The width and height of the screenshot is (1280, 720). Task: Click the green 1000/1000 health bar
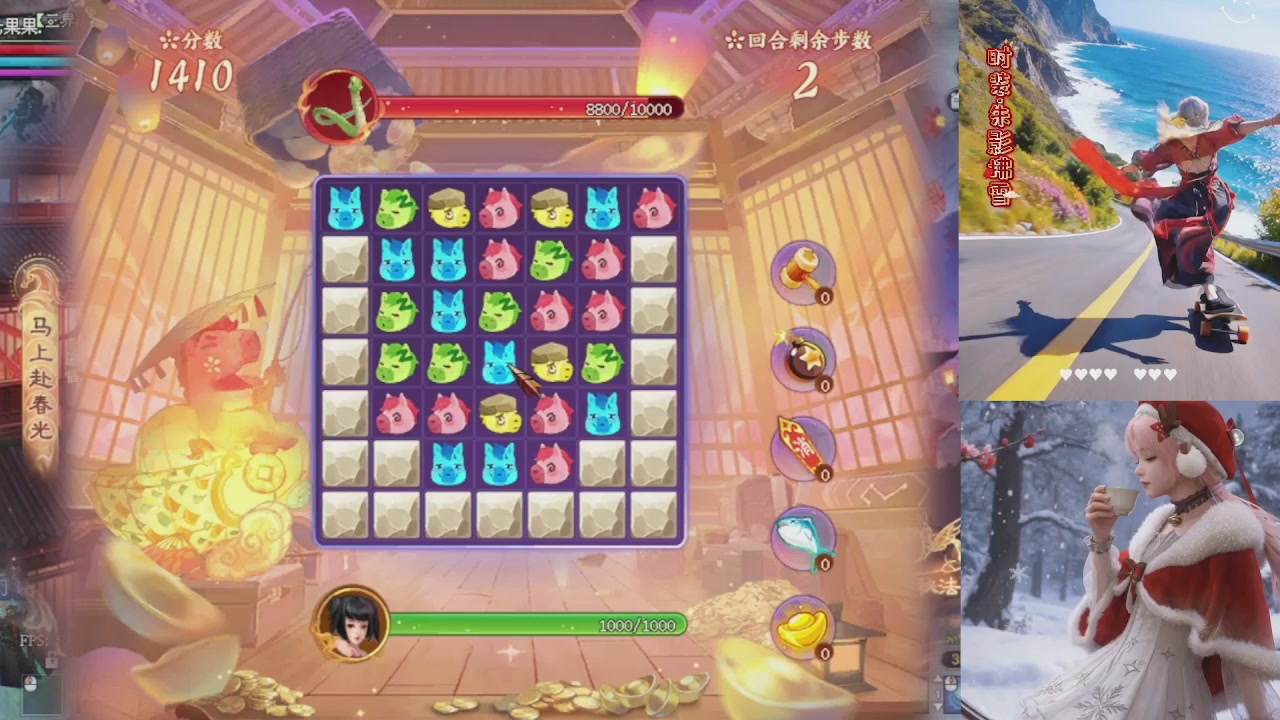pos(540,625)
